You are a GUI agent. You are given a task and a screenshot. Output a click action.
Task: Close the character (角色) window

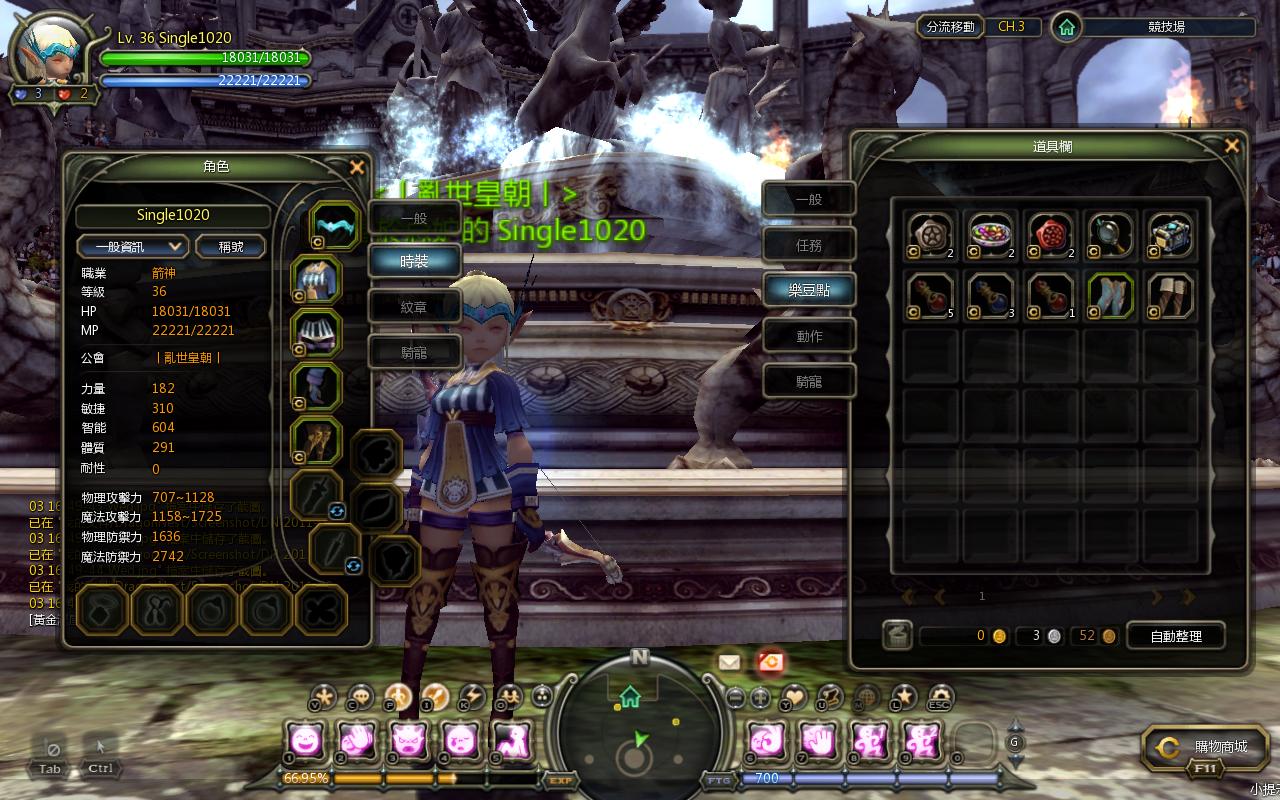tap(357, 168)
